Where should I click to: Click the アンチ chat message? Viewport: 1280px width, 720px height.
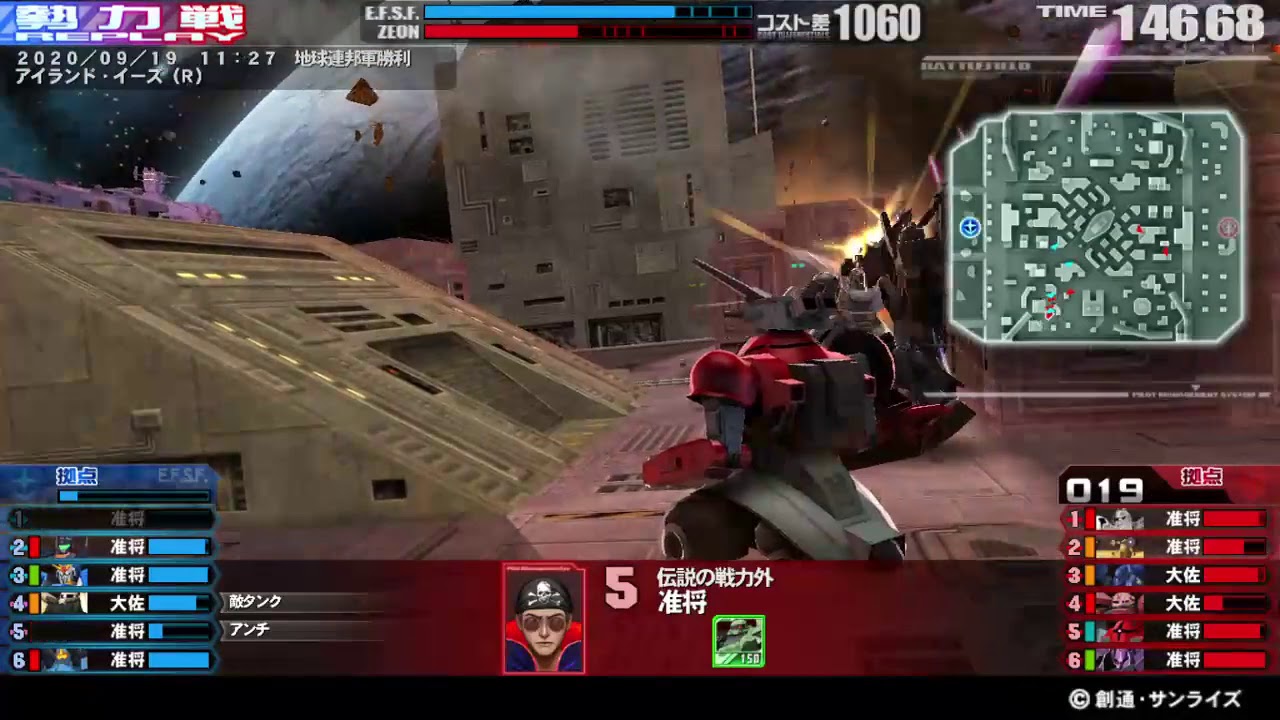pos(250,630)
